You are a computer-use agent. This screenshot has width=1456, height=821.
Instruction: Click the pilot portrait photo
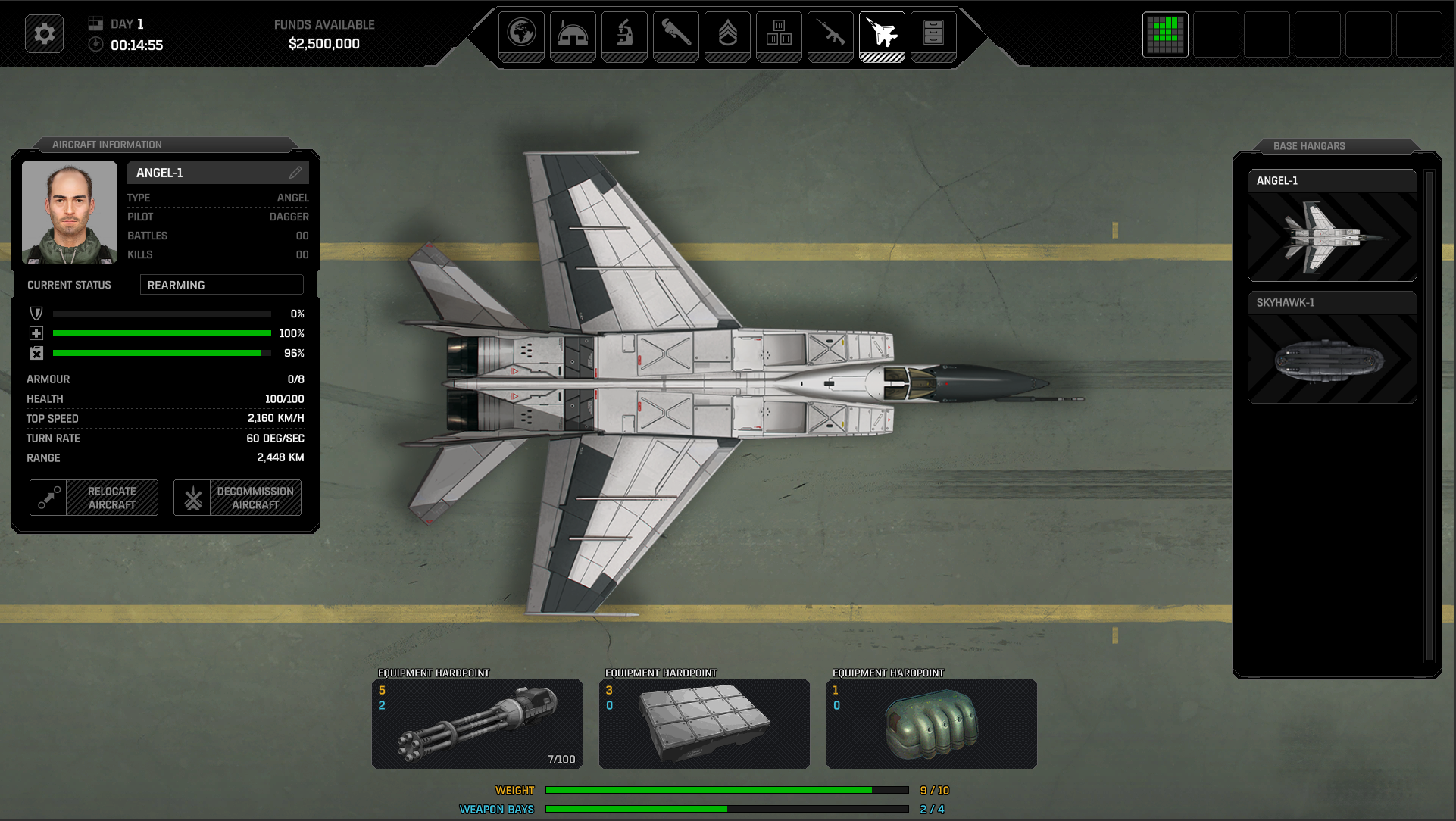point(69,213)
